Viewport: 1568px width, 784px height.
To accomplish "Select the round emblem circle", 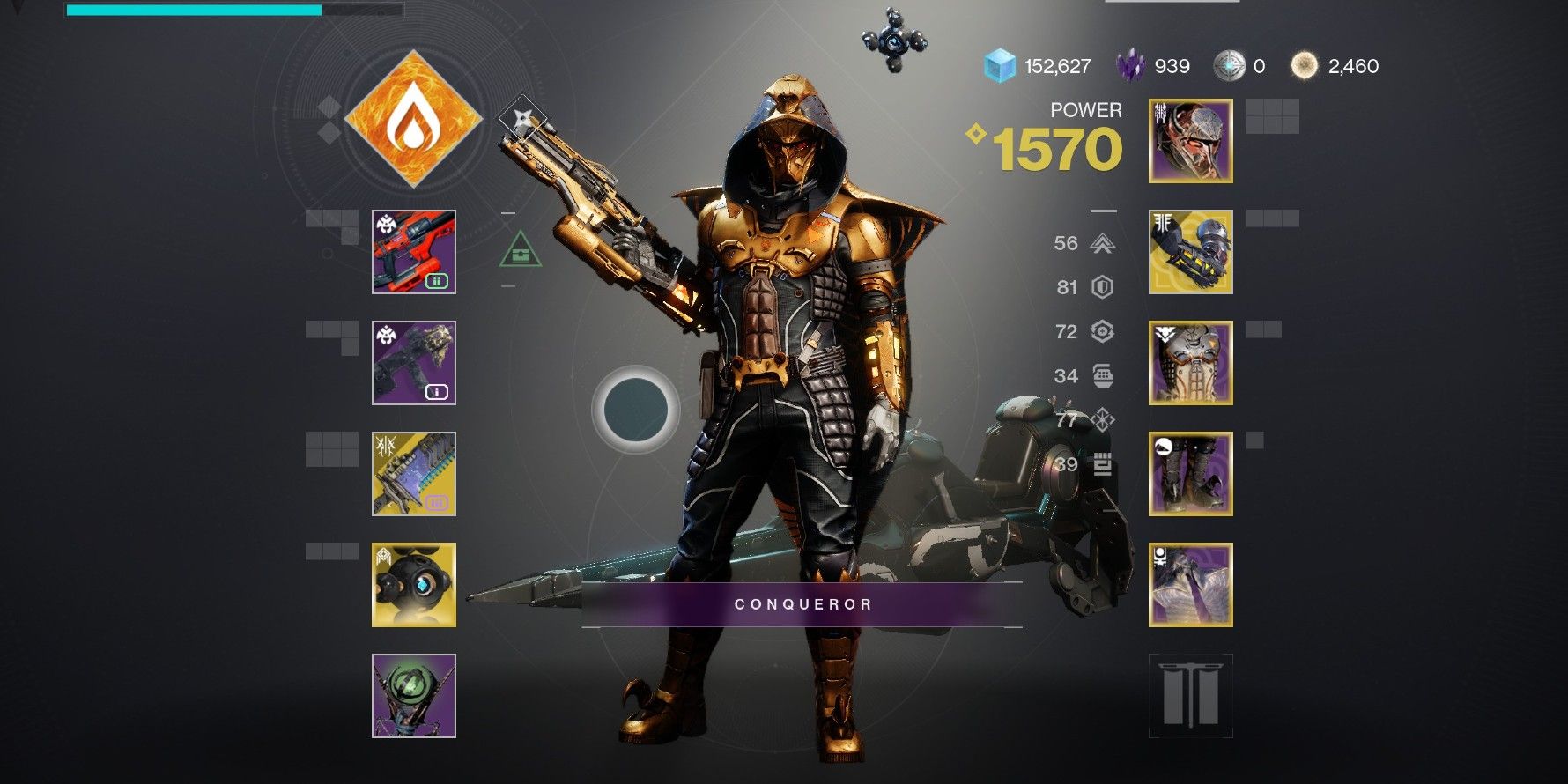I will pyautogui.click(x=635, y=410).
